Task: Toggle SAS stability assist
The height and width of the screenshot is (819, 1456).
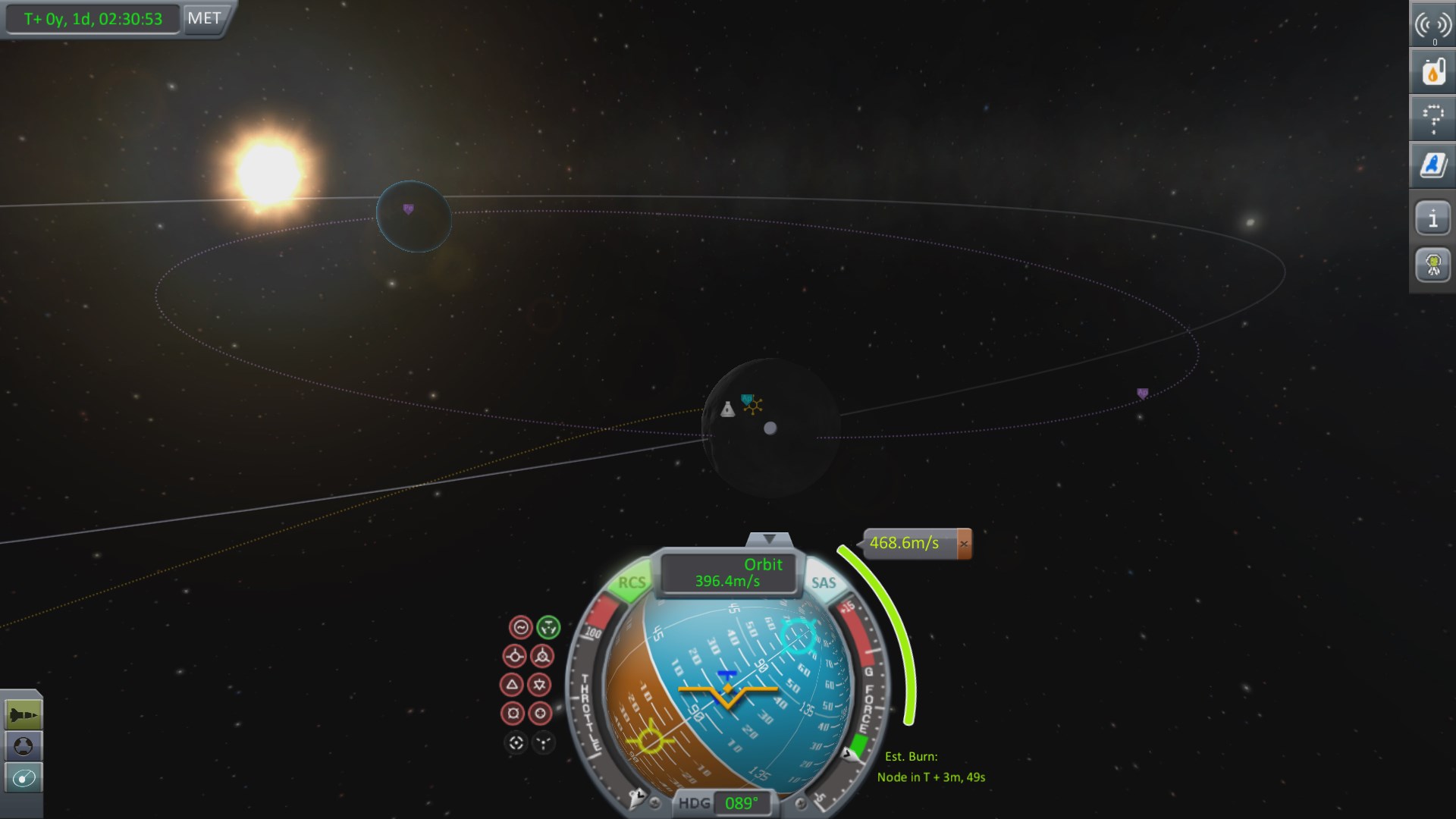Action: coord(824,582)
